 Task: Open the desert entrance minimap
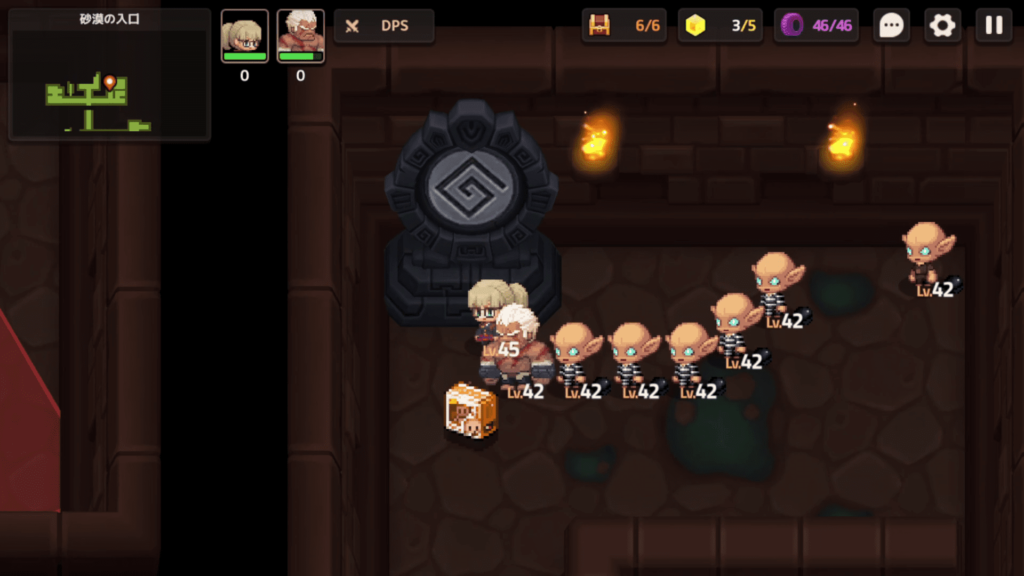click(109, 76)
